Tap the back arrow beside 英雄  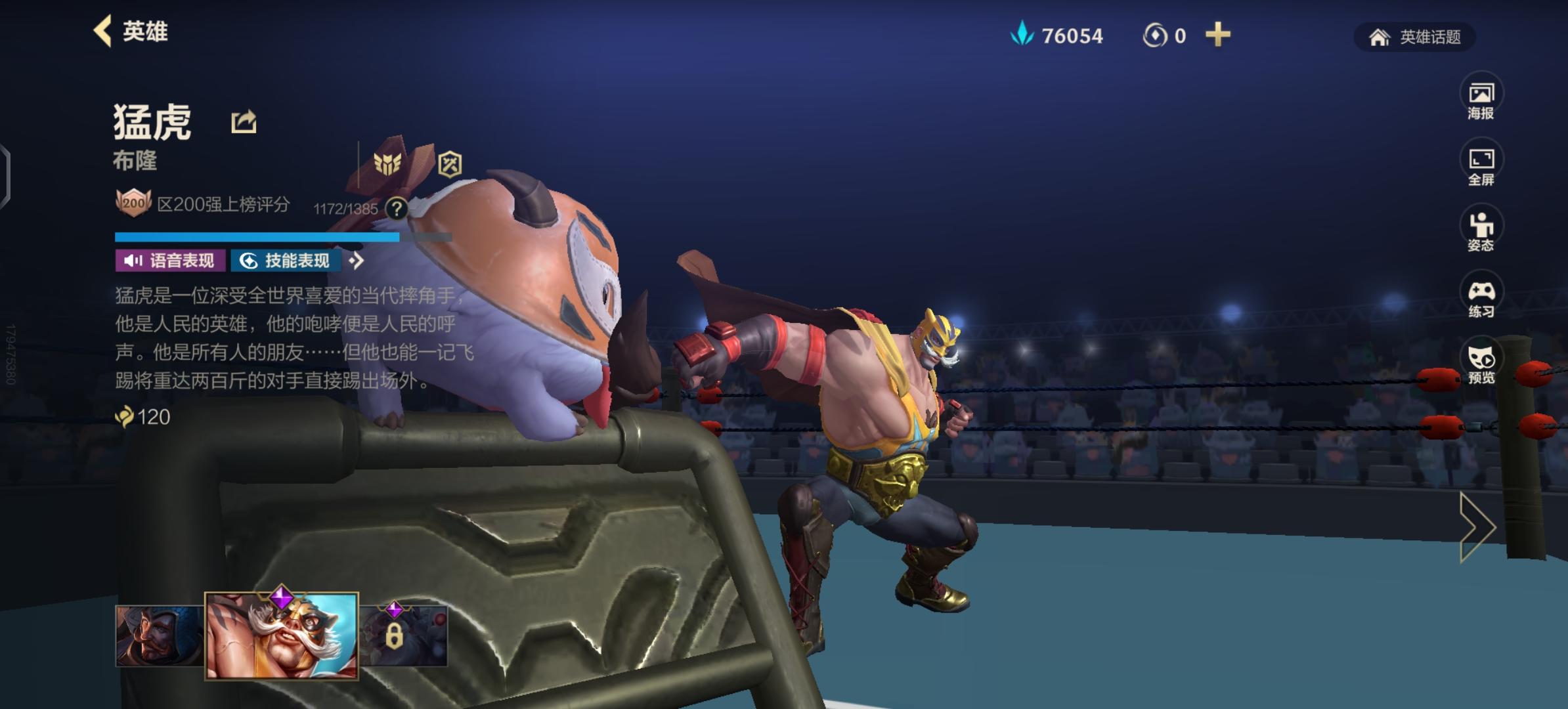102,32
